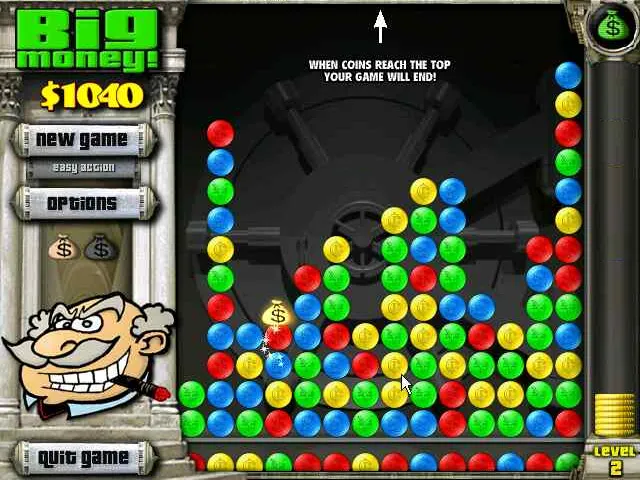Select the money bag on the board
The height and width of the screenshot is (480, 640).
tap(277, 316)
